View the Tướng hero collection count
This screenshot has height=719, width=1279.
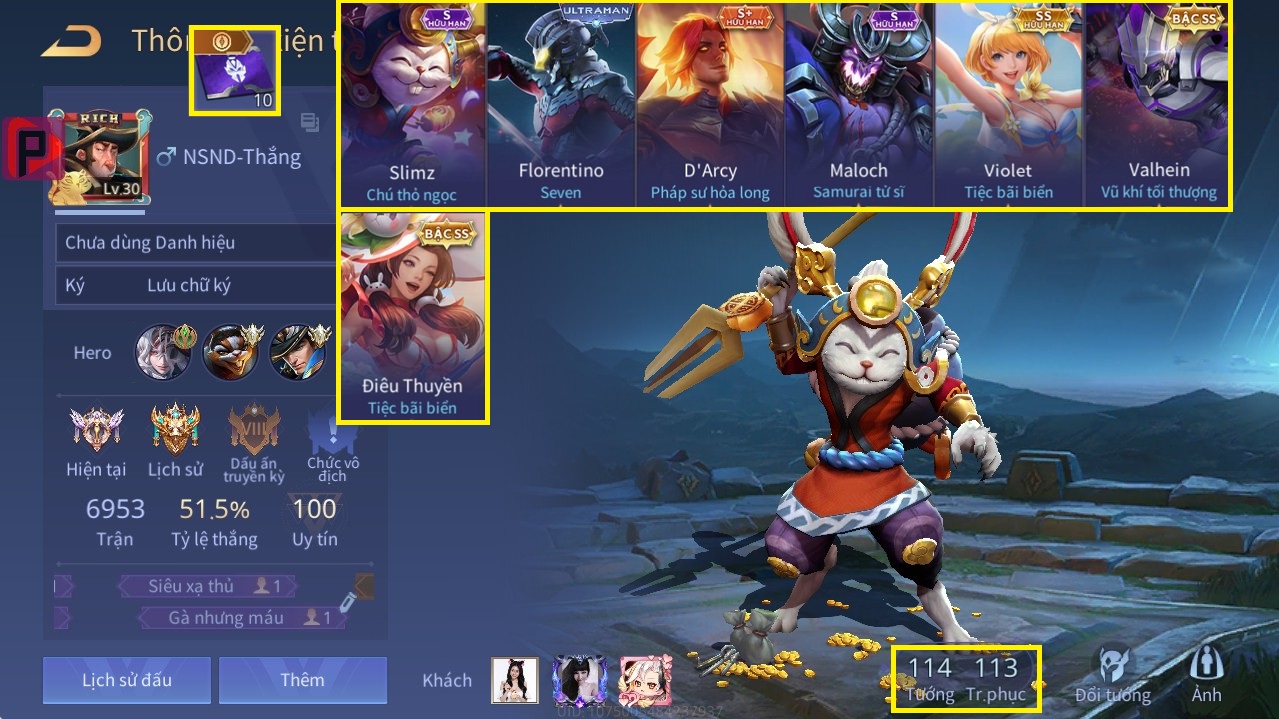930,678
